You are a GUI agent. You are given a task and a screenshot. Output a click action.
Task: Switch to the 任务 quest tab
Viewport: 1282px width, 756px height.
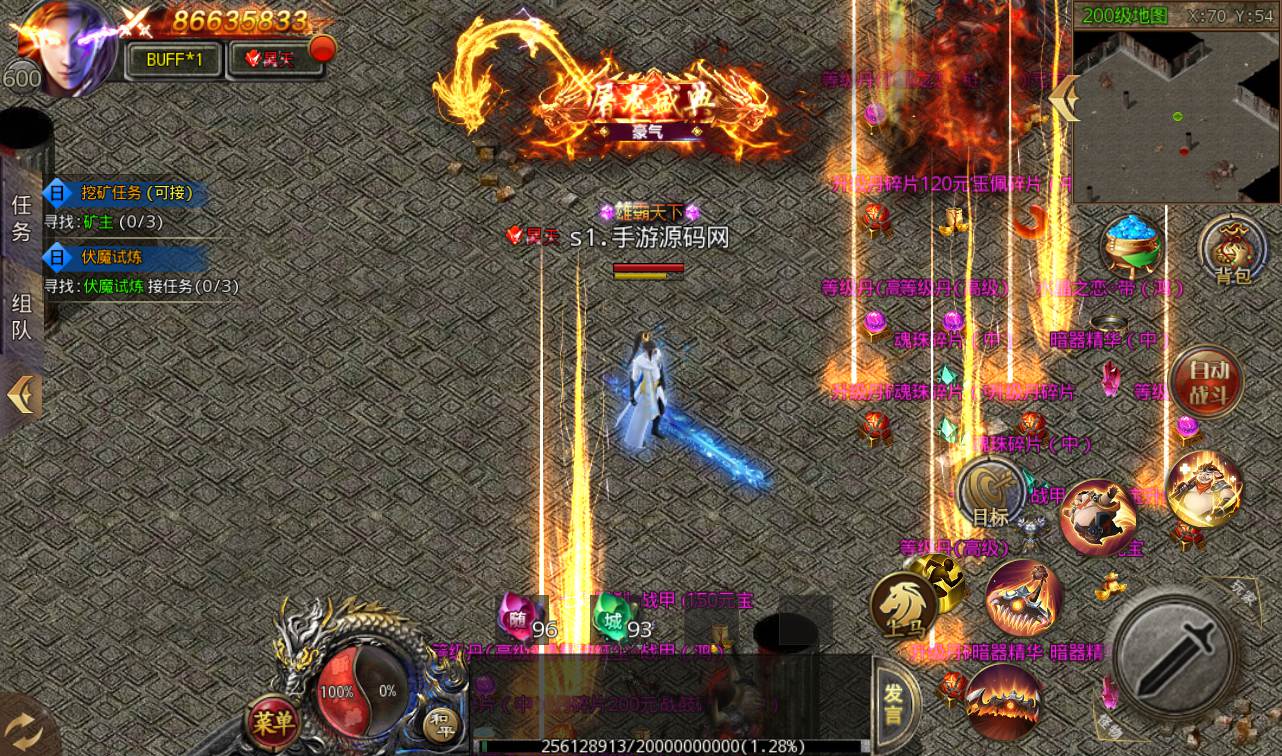tap(21, 218)
